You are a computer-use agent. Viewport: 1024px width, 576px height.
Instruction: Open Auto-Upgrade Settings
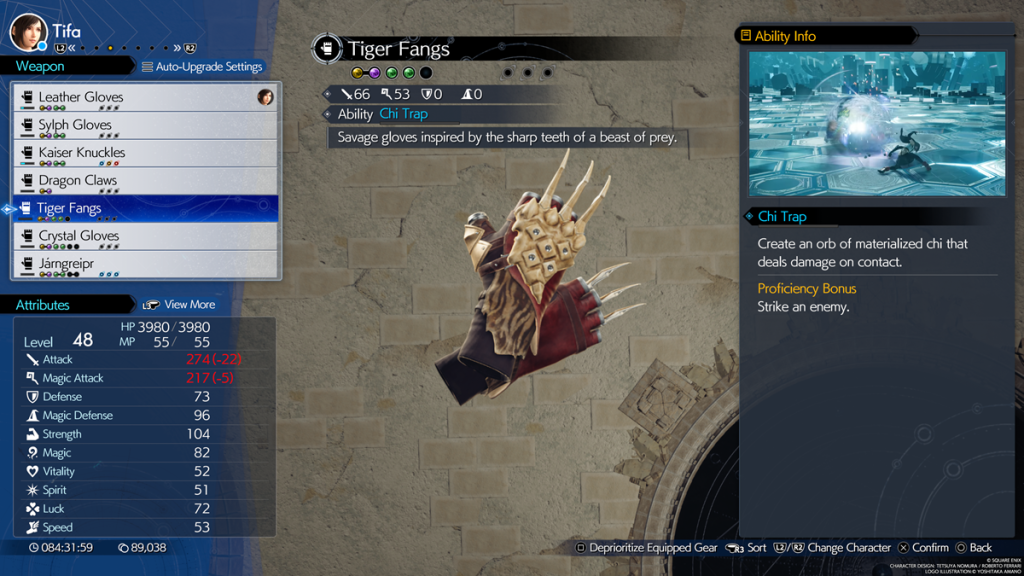tap(202, 67)
